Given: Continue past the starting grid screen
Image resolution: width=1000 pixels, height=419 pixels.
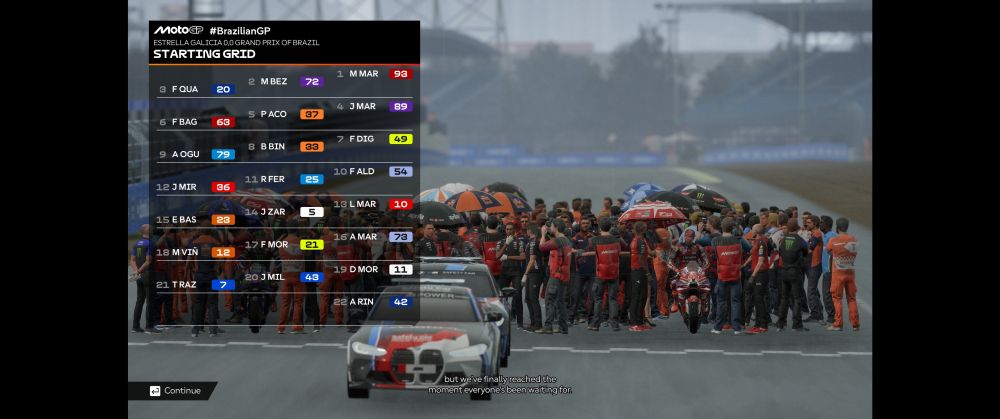Looking at the screenshot, I should coord(176,391).
